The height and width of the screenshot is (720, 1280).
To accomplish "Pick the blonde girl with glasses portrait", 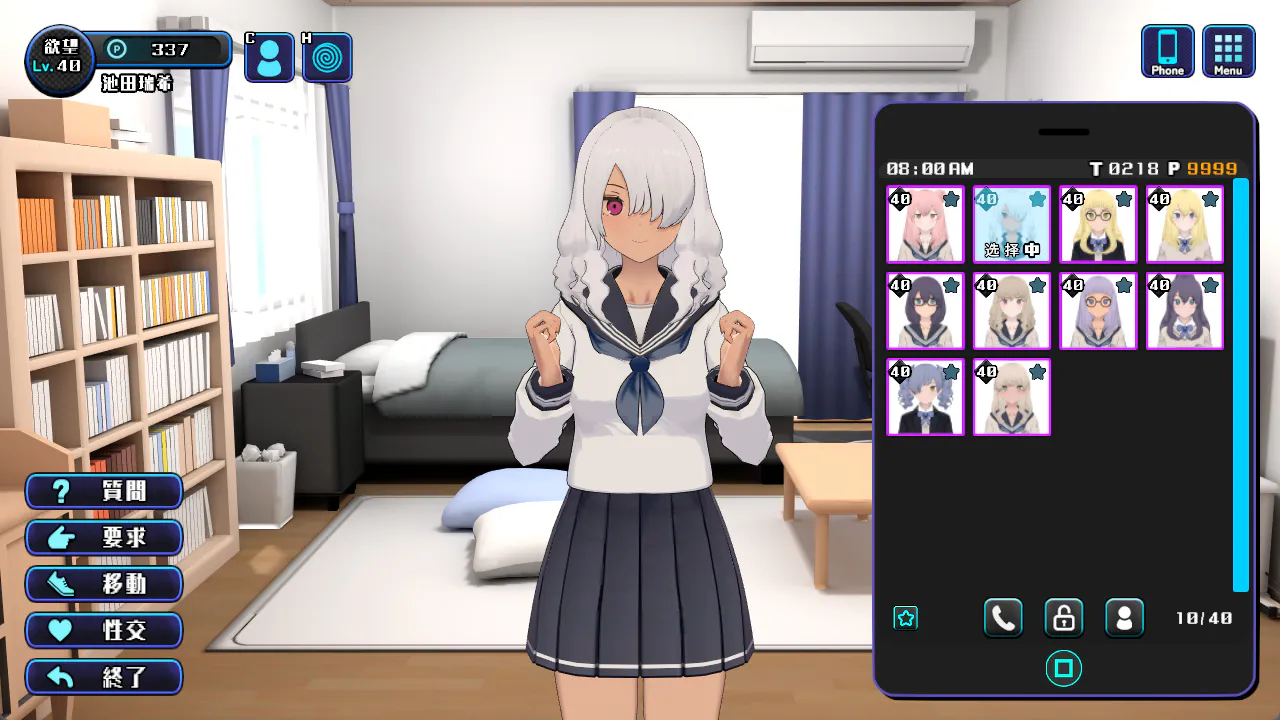I will point(1098,224).
